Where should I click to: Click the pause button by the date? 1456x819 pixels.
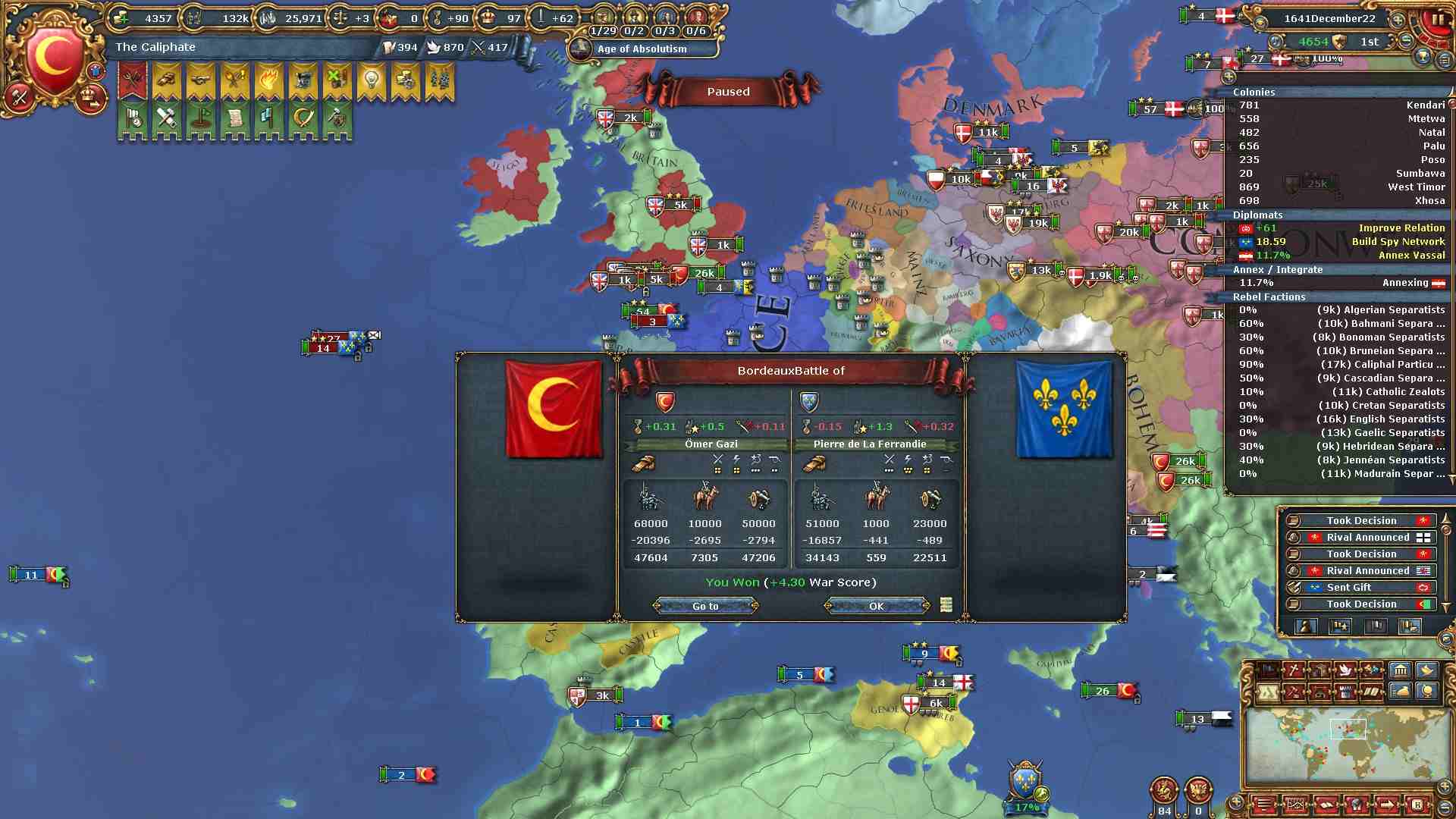pos(1437,20)
